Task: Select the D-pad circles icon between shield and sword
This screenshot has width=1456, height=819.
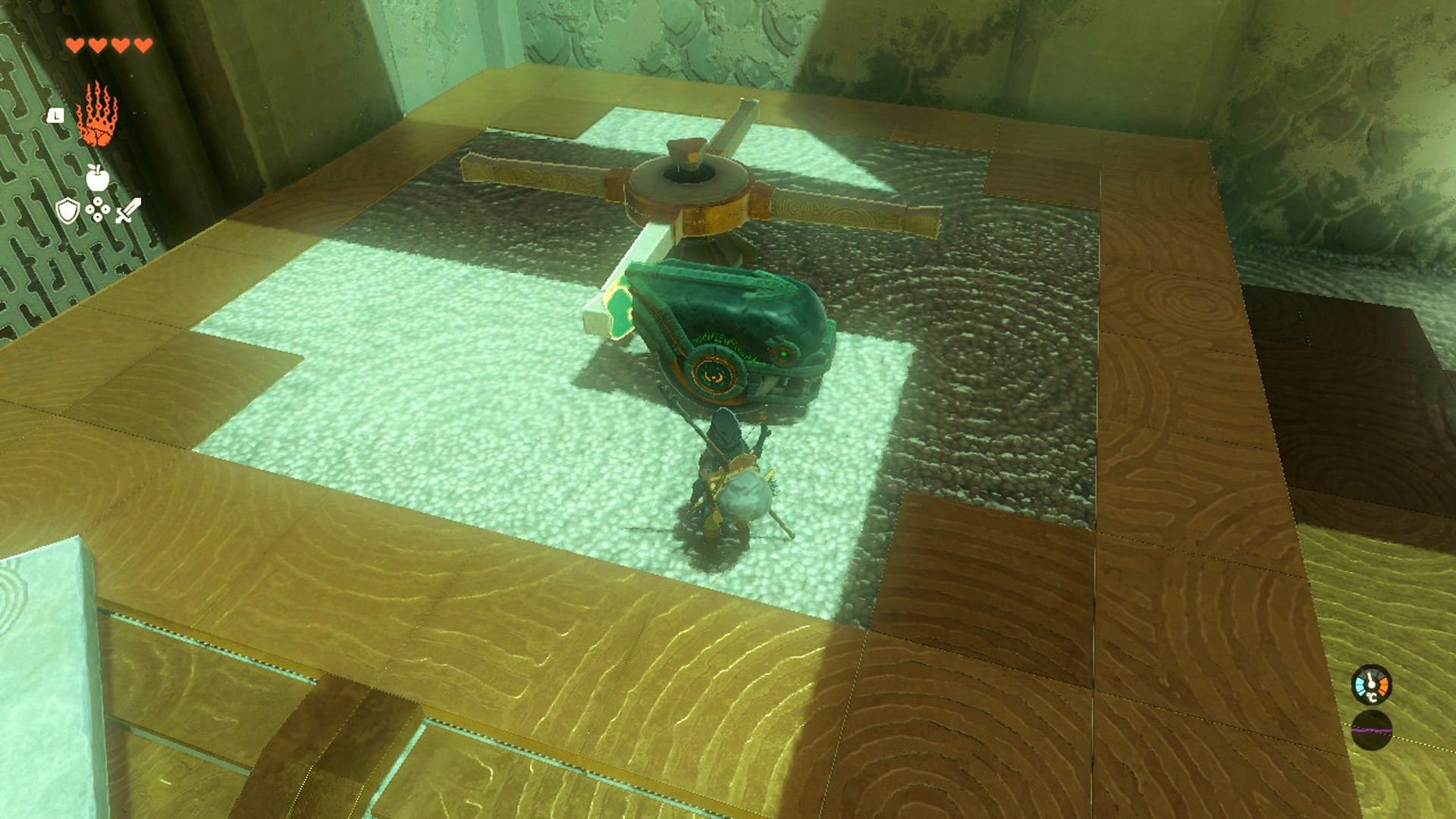Action: [x=97, y=209]
